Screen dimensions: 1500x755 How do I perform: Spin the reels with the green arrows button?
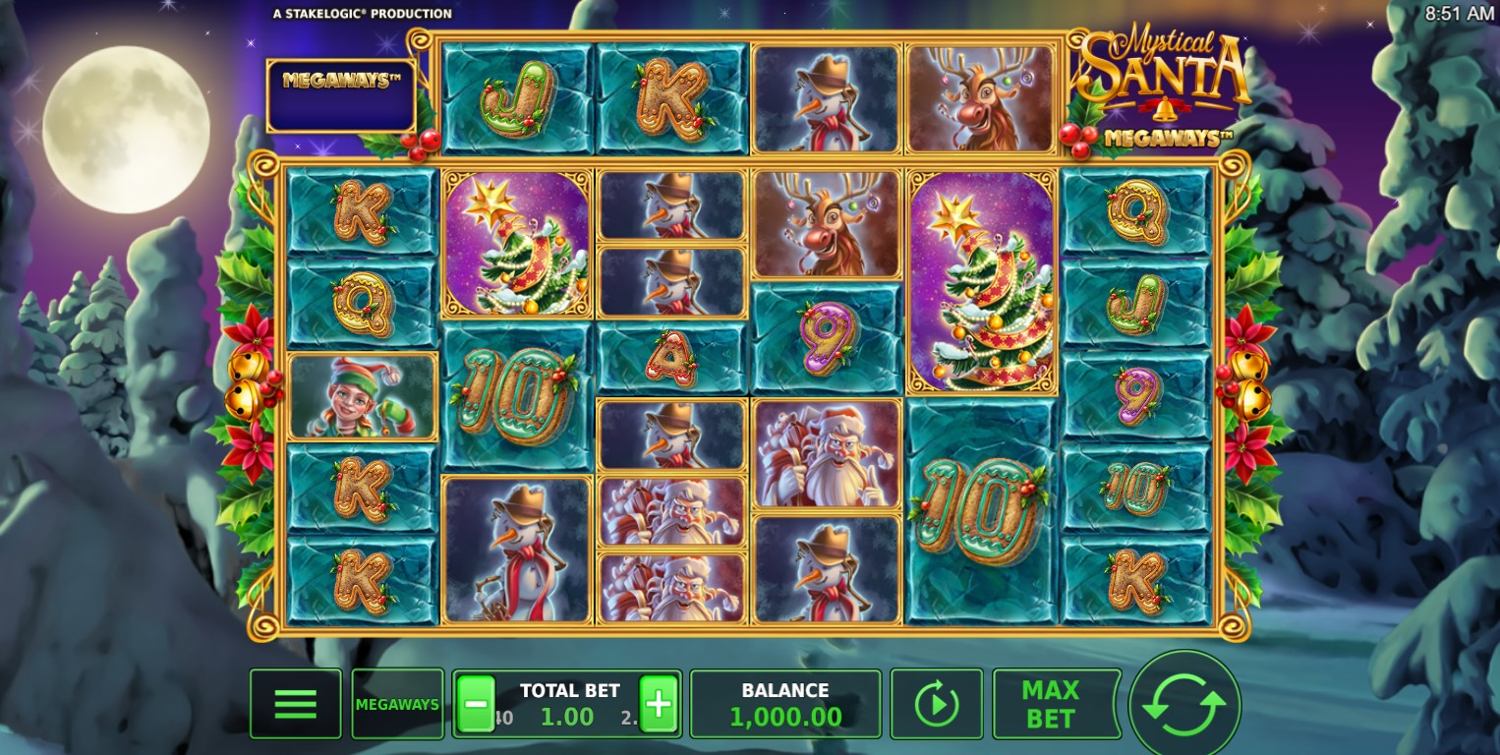(1184, 705)
